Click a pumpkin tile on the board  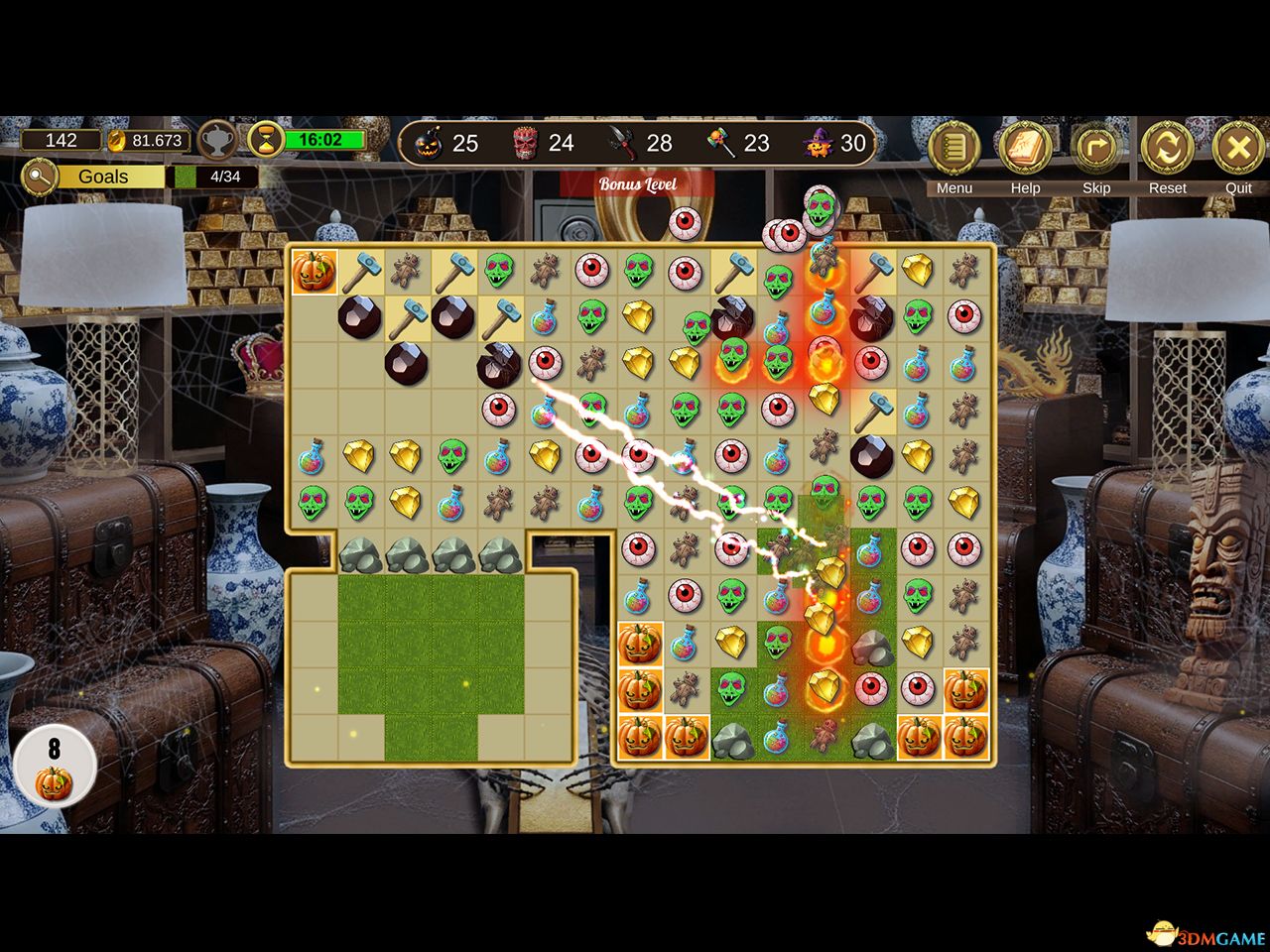(639, 645)
